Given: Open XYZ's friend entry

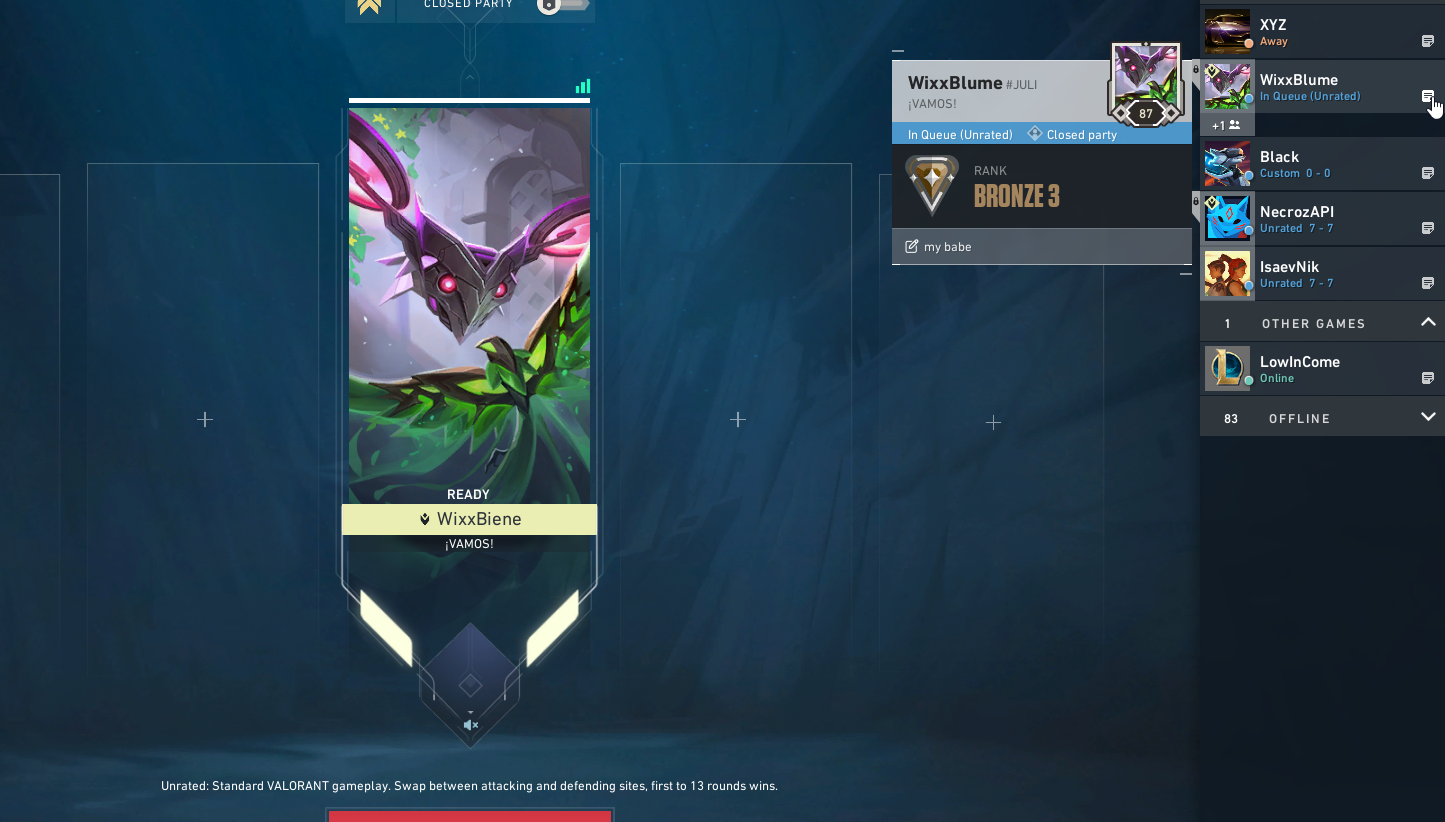Looking at the screenshot, I should (1300, 31).
